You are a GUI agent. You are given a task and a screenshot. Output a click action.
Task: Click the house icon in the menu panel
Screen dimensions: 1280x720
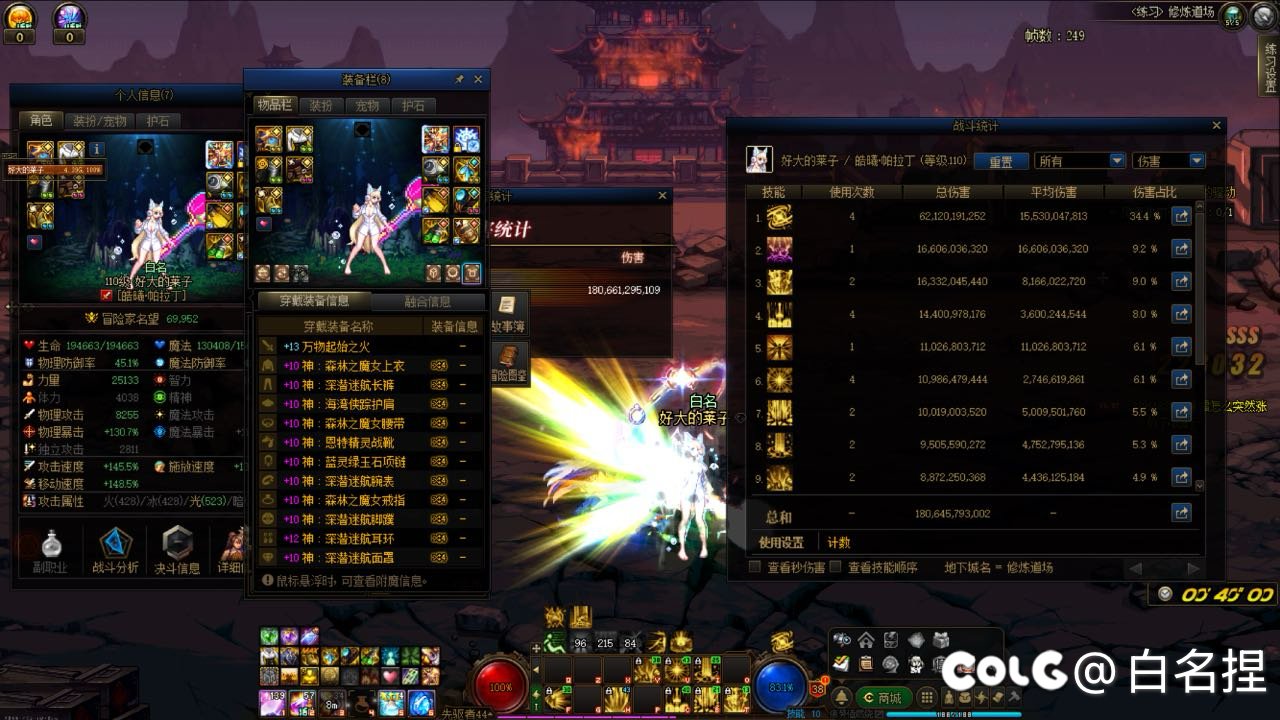point(866,641)
